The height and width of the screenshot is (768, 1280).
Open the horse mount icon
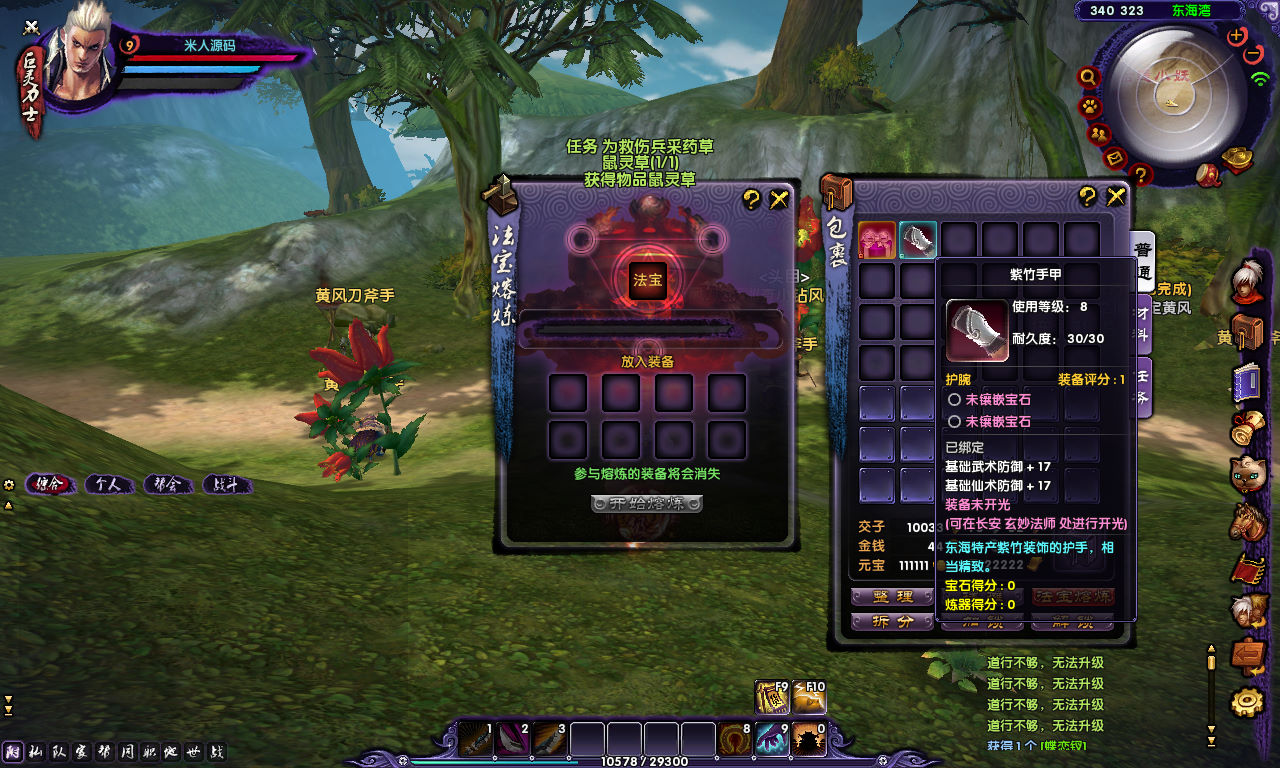coord(1248,521)
